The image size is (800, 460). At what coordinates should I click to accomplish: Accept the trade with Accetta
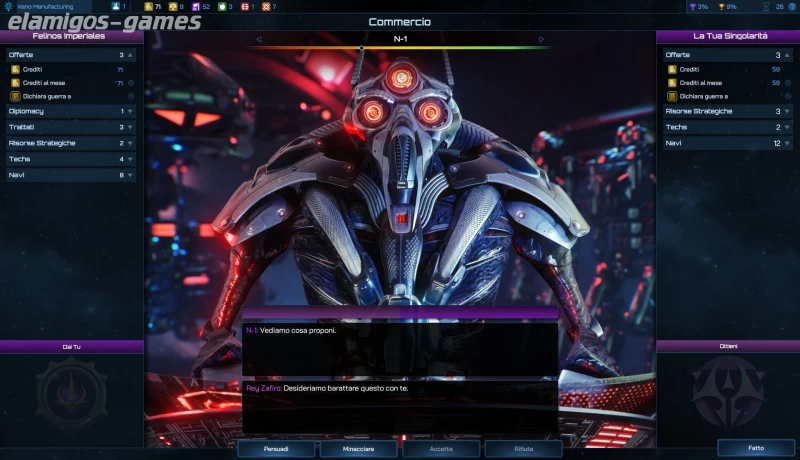[440, 449]
